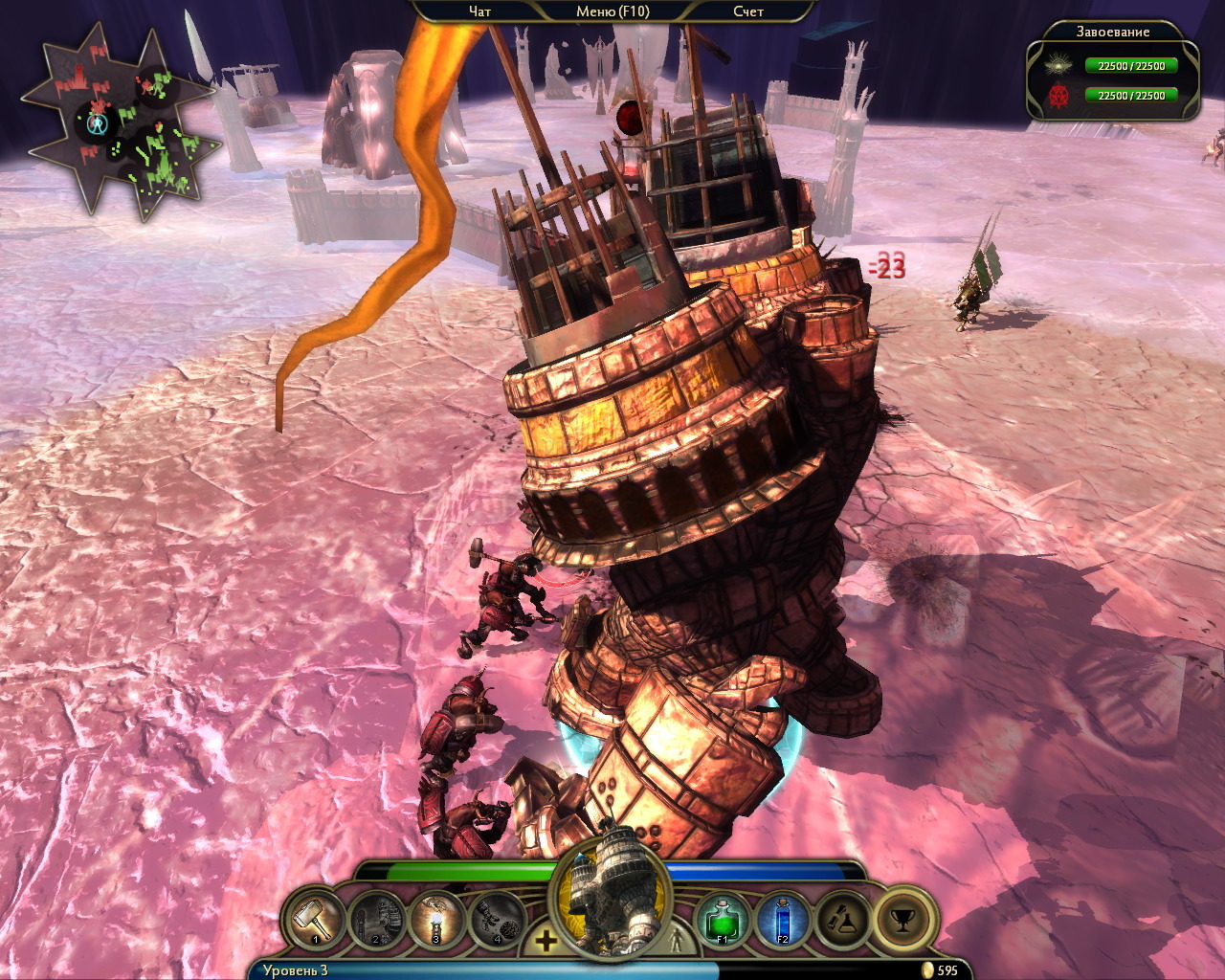The image size is (1225, 980).
Task: Show the Счет (Score) screen
Action: point(748,11)
